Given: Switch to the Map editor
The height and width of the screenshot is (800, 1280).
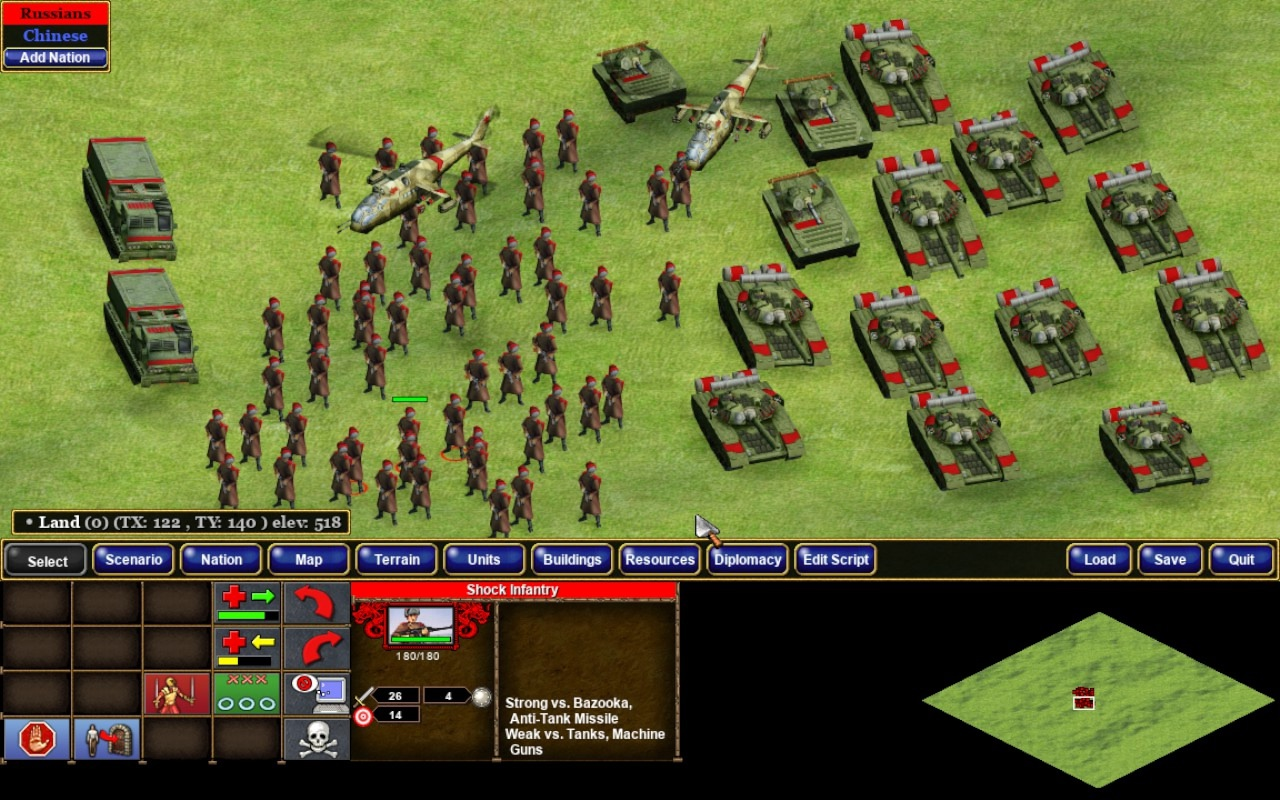Looking at the screenshot, I should 309,560.
